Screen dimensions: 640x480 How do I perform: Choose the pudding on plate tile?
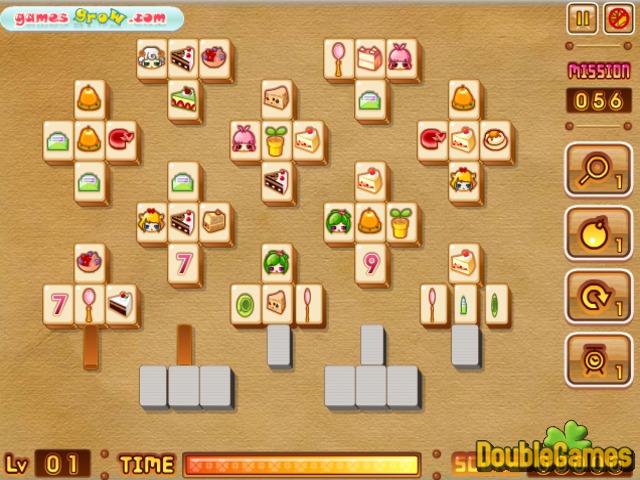495,140
